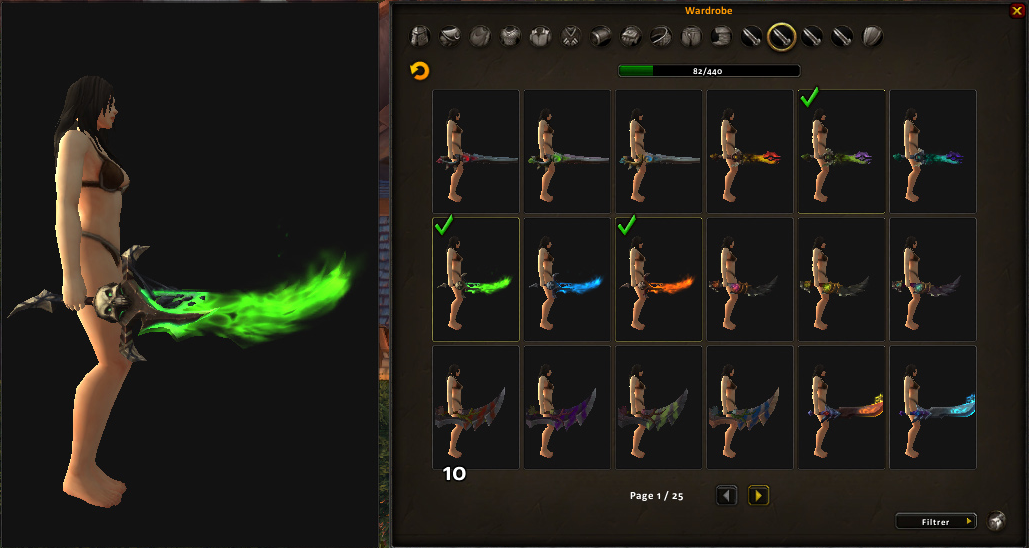Click the orange reset arrow icon
Image resolution: width=1029 pixels, height=548 pixels.
coord(420,71)
